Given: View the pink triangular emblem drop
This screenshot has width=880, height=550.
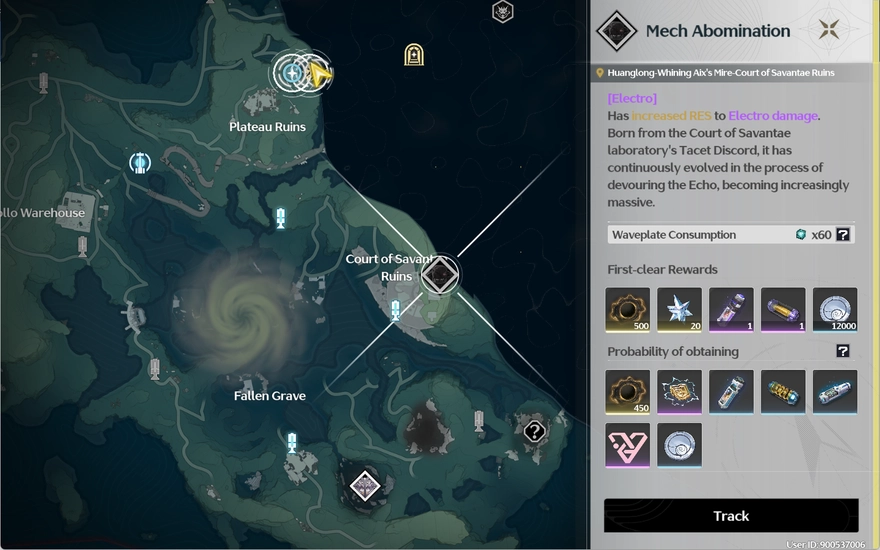Looking at the screenshot, I should 628,445.
